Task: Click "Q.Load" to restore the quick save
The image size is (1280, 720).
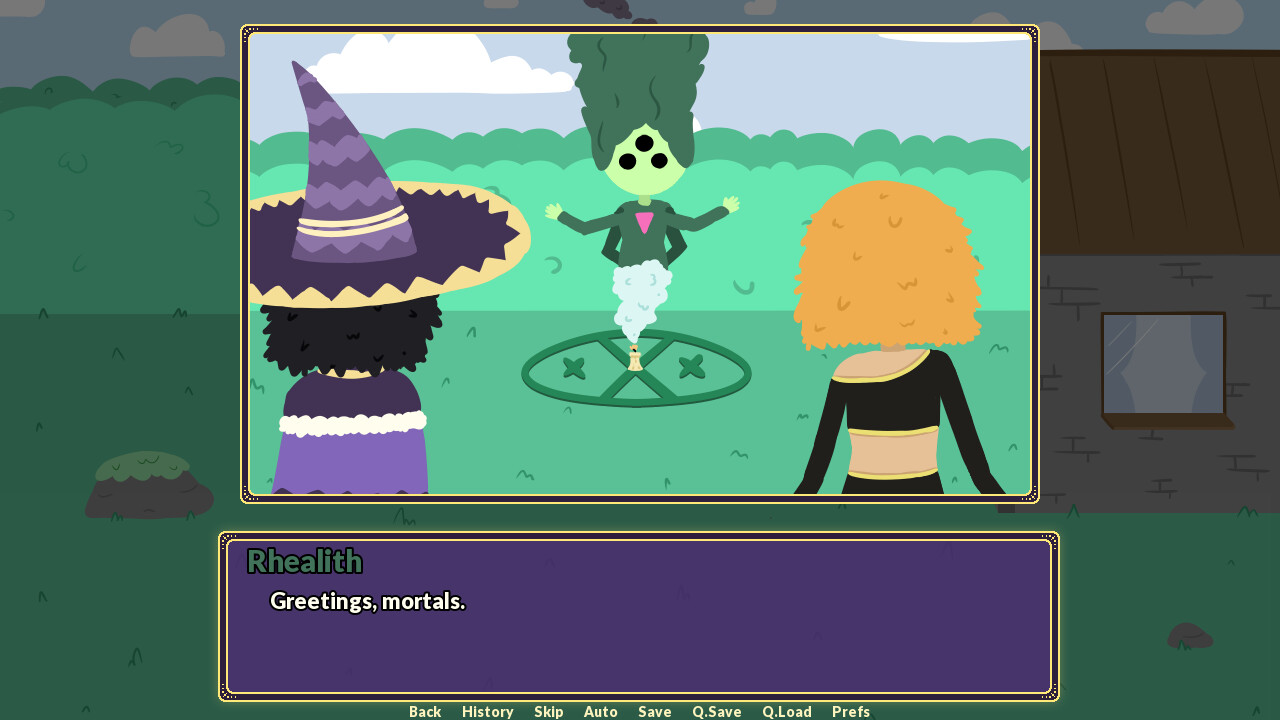Action: tap(786, 711)
